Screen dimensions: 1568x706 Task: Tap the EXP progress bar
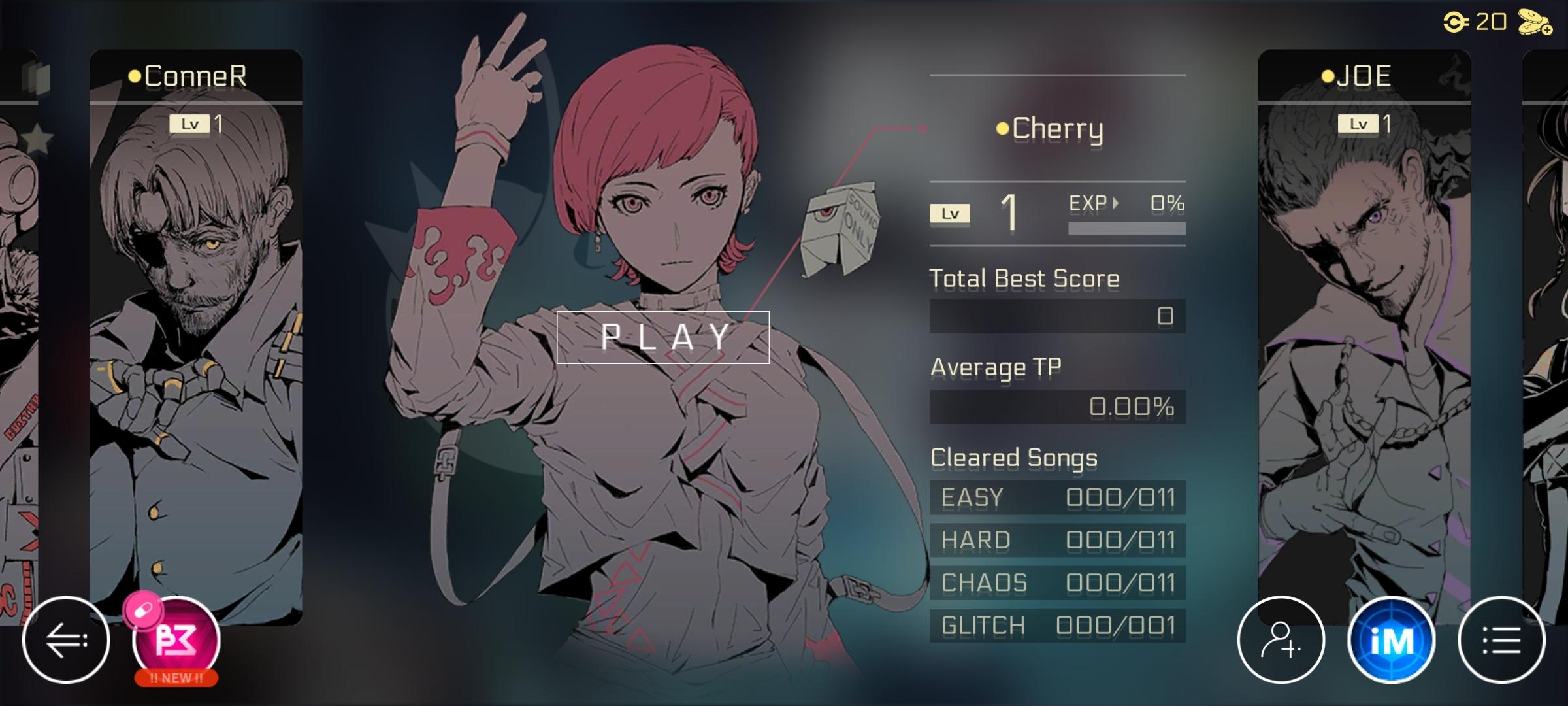coord(1127,227)
